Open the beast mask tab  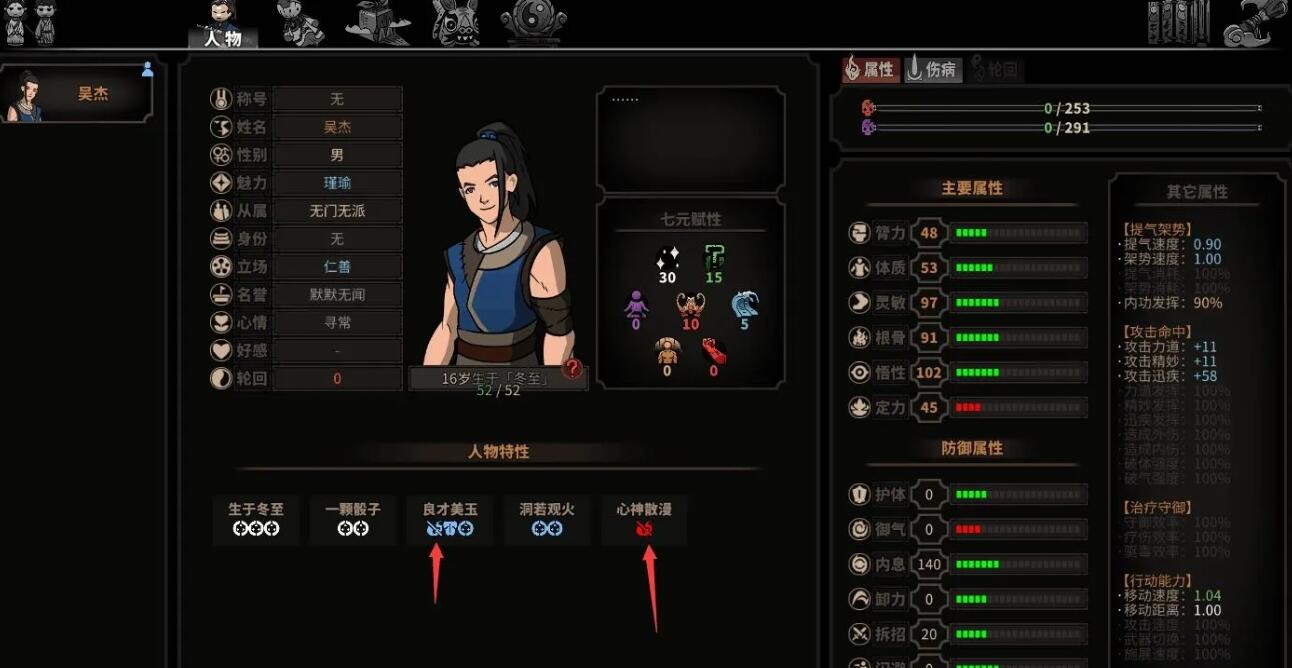[455, 22]
